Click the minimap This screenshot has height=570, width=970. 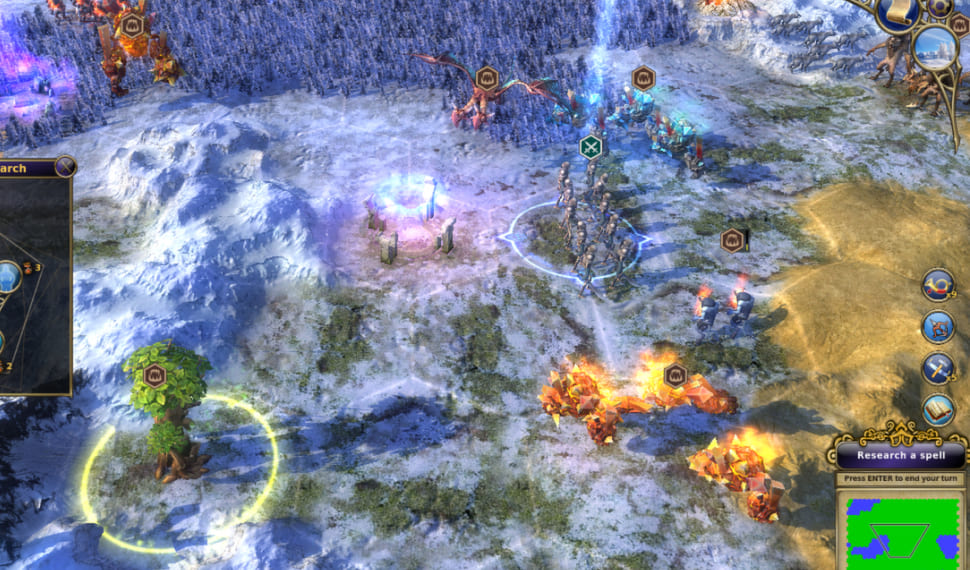902,532
